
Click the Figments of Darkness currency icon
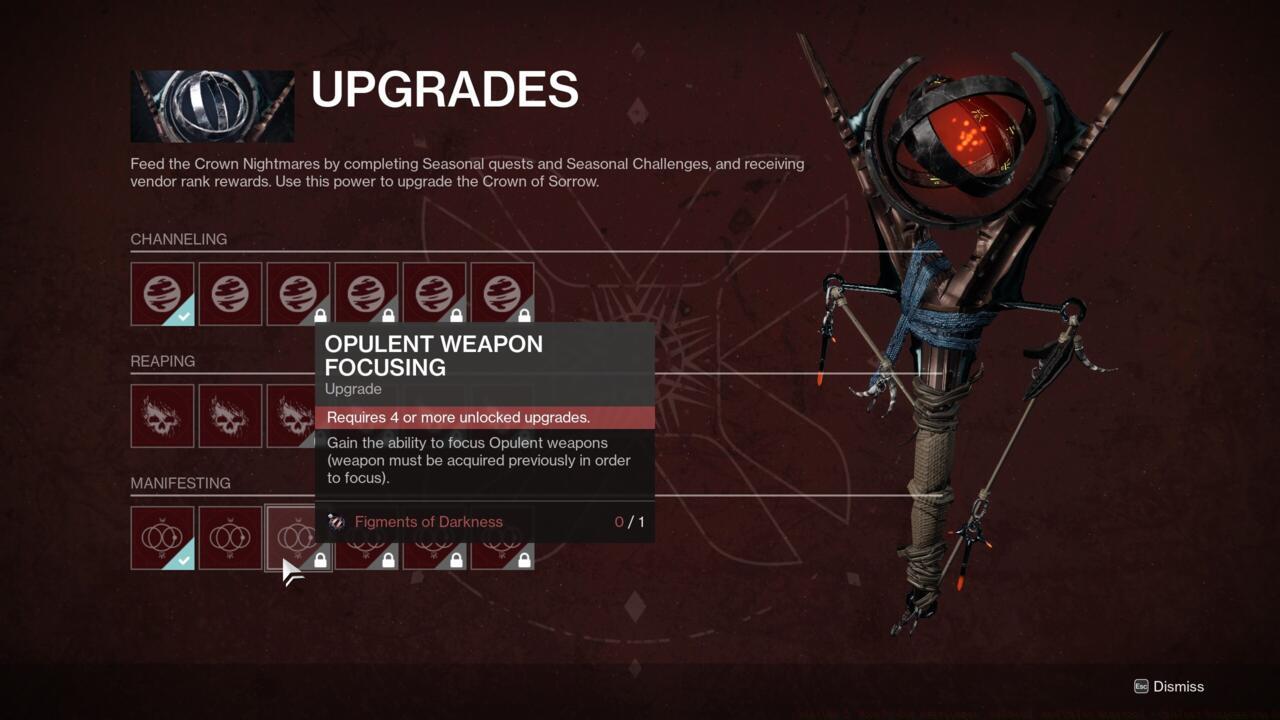tap(337, 522)
